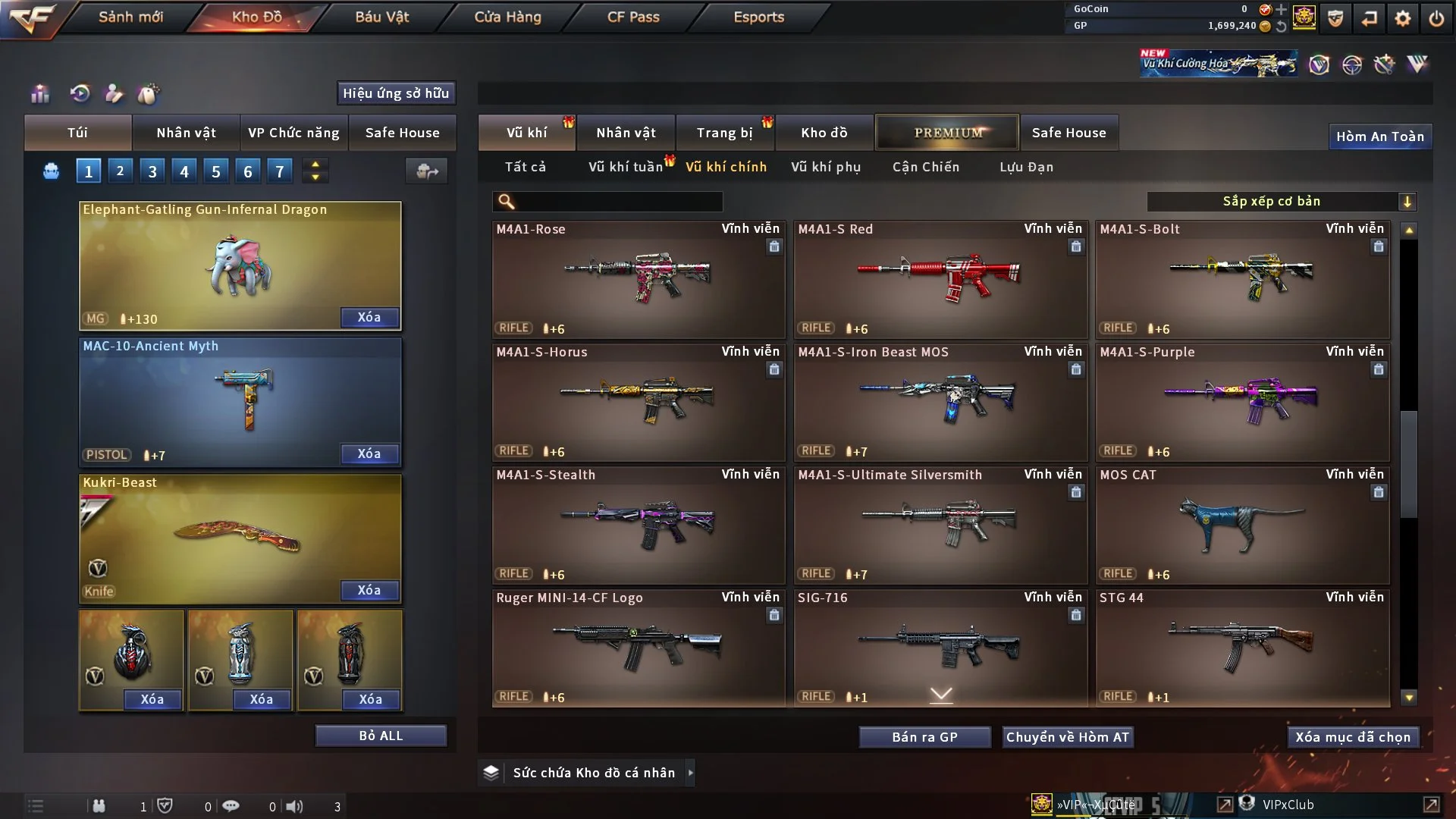Open the Cửa Hàng shop menu
The height and width of the screenshot is (819, 1456).
point(507,17)
